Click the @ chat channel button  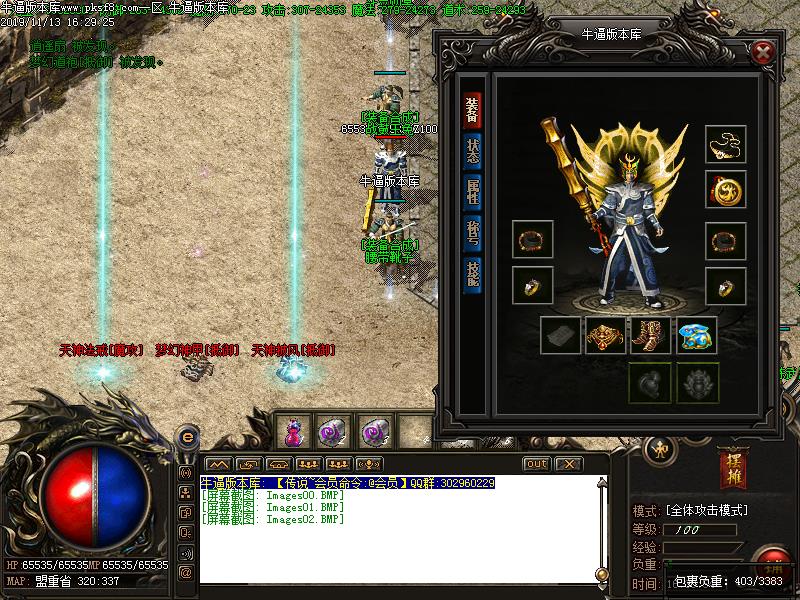[x=185, y=573]
